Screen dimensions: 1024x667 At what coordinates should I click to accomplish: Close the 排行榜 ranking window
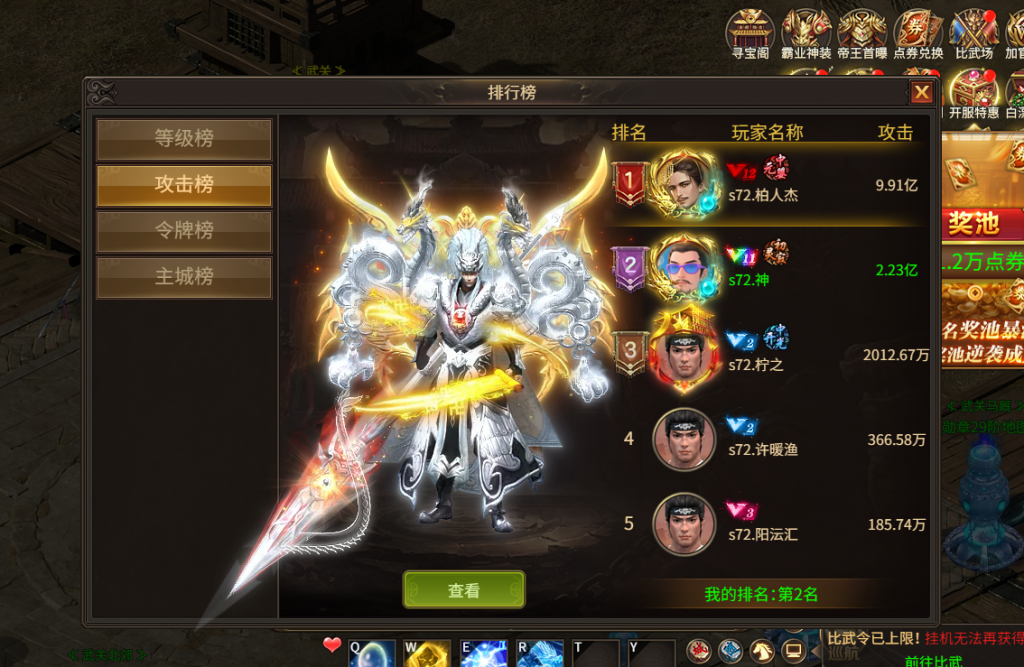click(921, 93)
